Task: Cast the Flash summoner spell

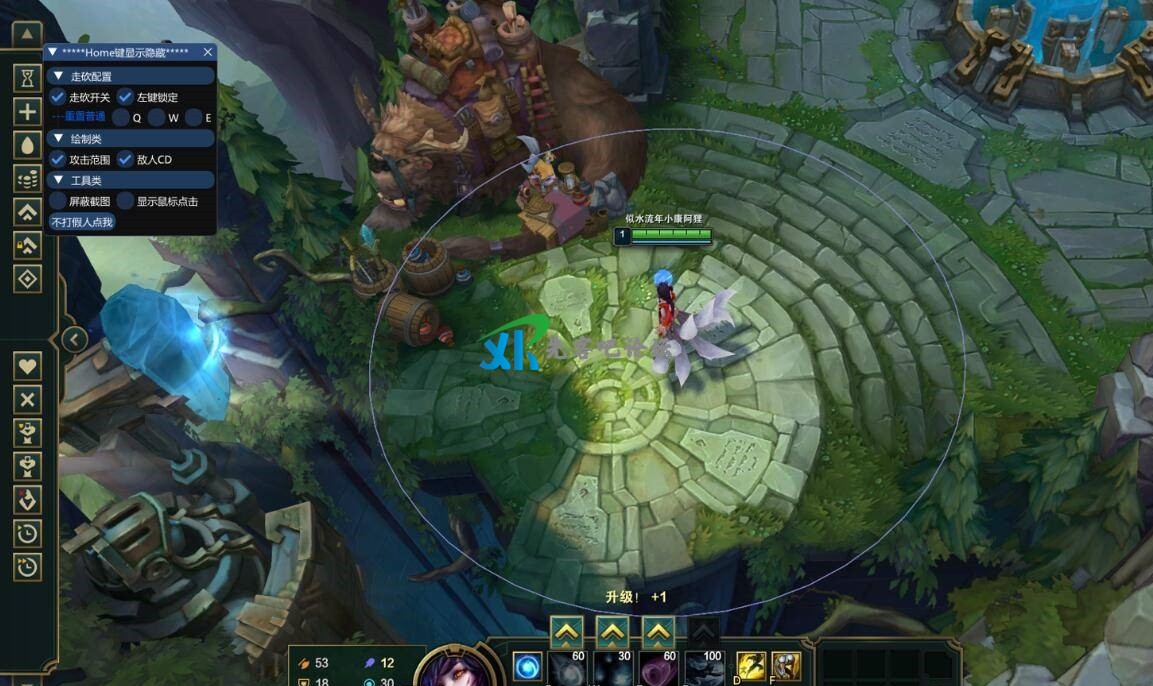Action: pyautogui.click(x=749, y=664)
